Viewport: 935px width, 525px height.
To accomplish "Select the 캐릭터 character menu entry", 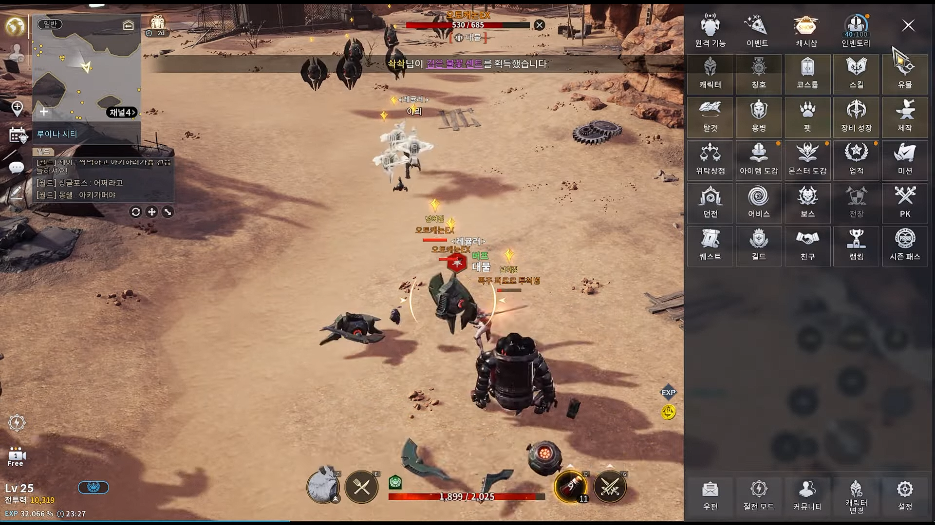I will (710, 73).
